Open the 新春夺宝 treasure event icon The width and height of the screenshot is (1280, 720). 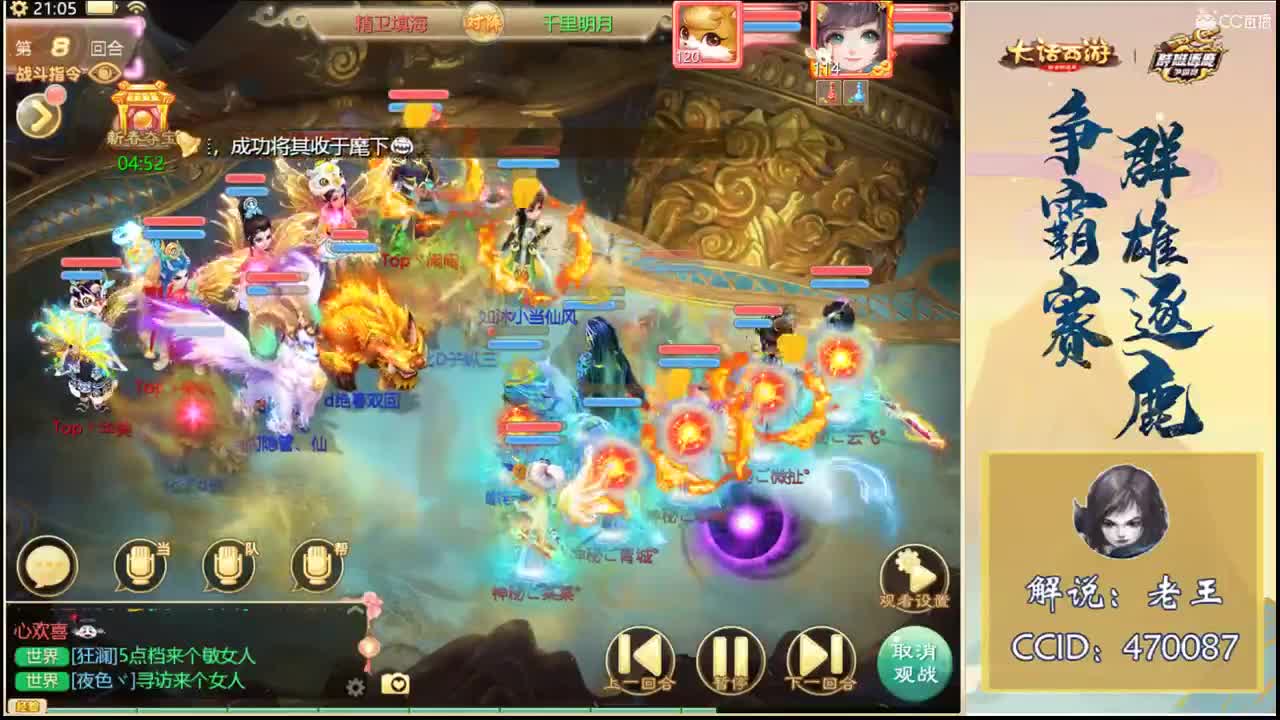coord(142,110)
